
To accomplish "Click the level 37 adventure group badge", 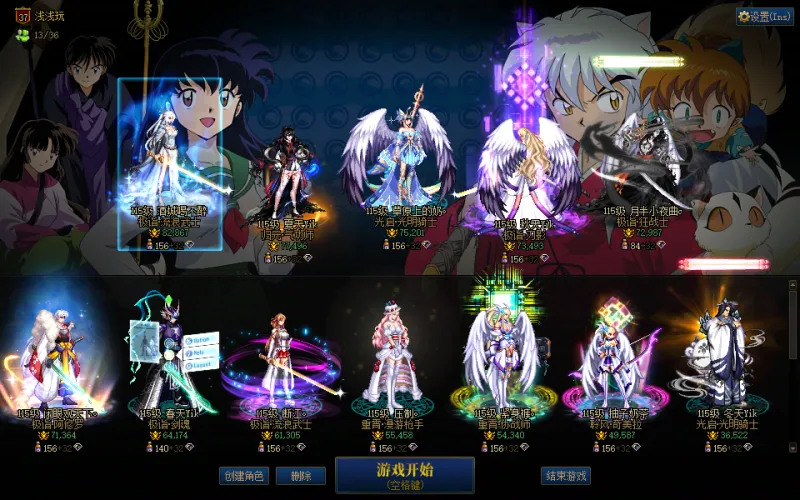I will (x=22, y=16).
